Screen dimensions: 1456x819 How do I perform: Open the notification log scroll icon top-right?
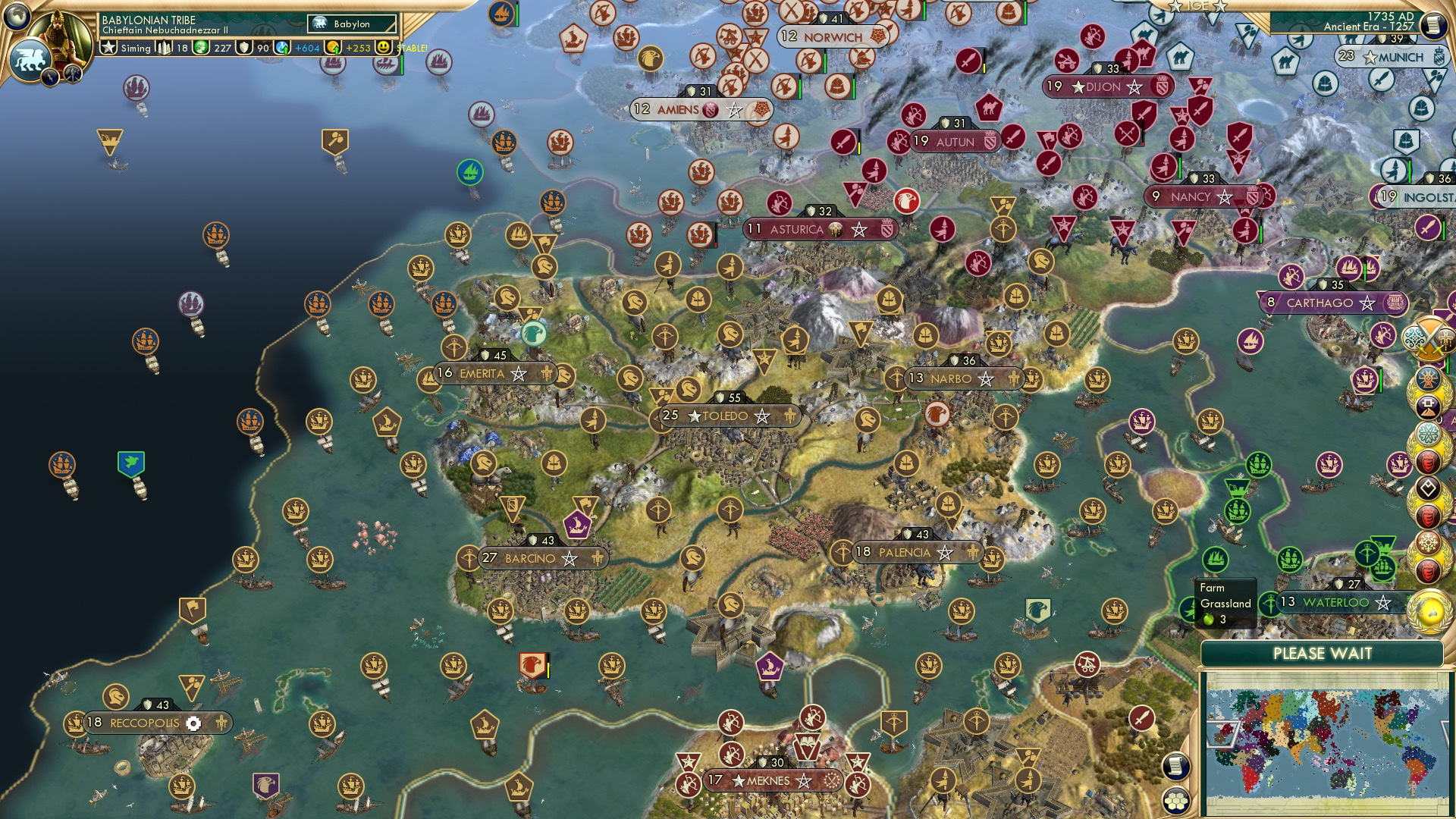click(1432, 24)
